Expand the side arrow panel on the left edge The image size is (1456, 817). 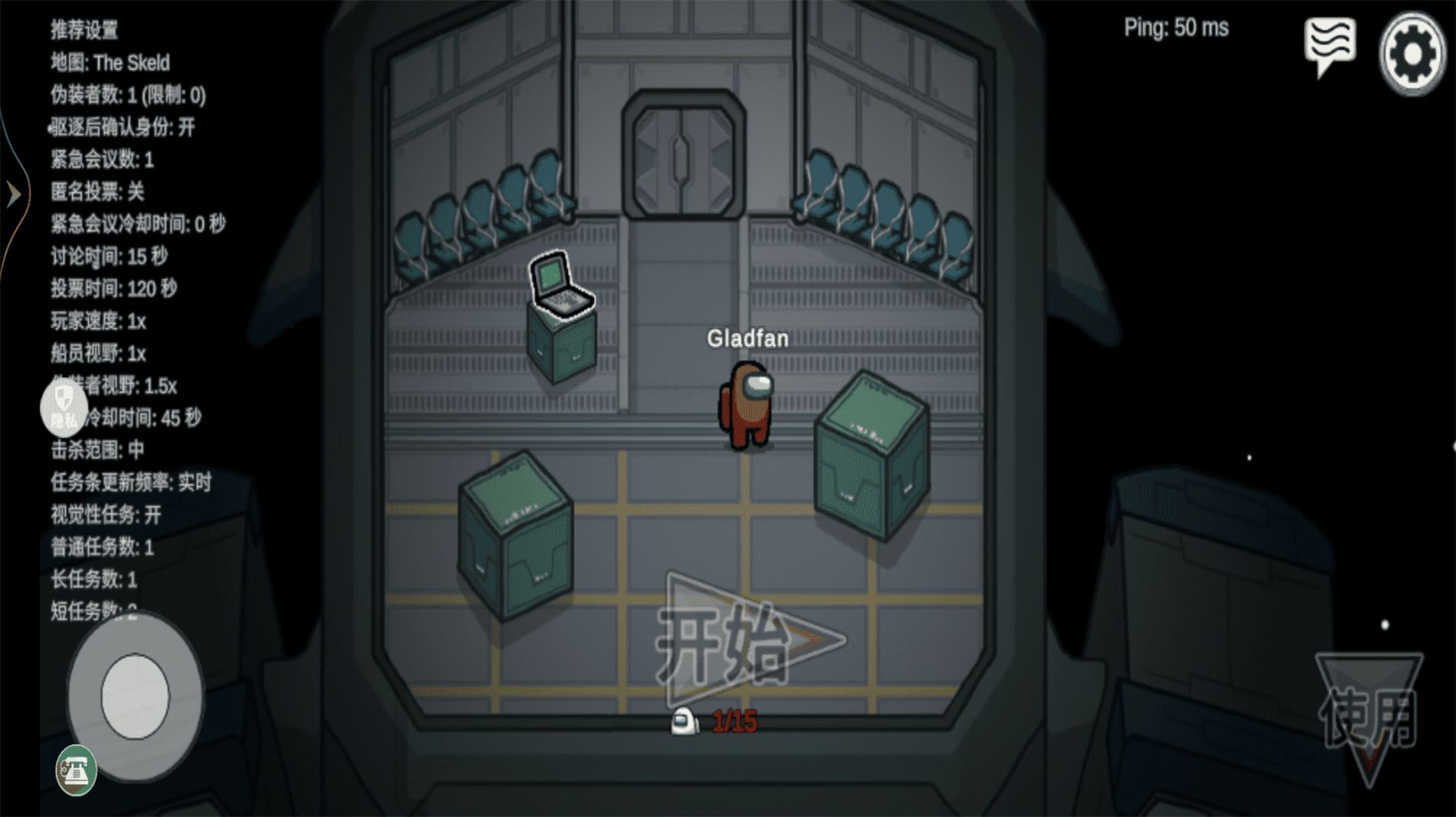[x=14, y=195]
